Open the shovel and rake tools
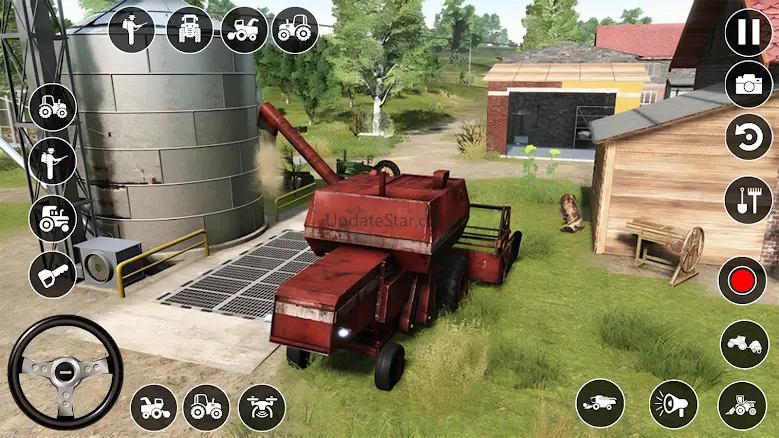 tap(748, 200)
